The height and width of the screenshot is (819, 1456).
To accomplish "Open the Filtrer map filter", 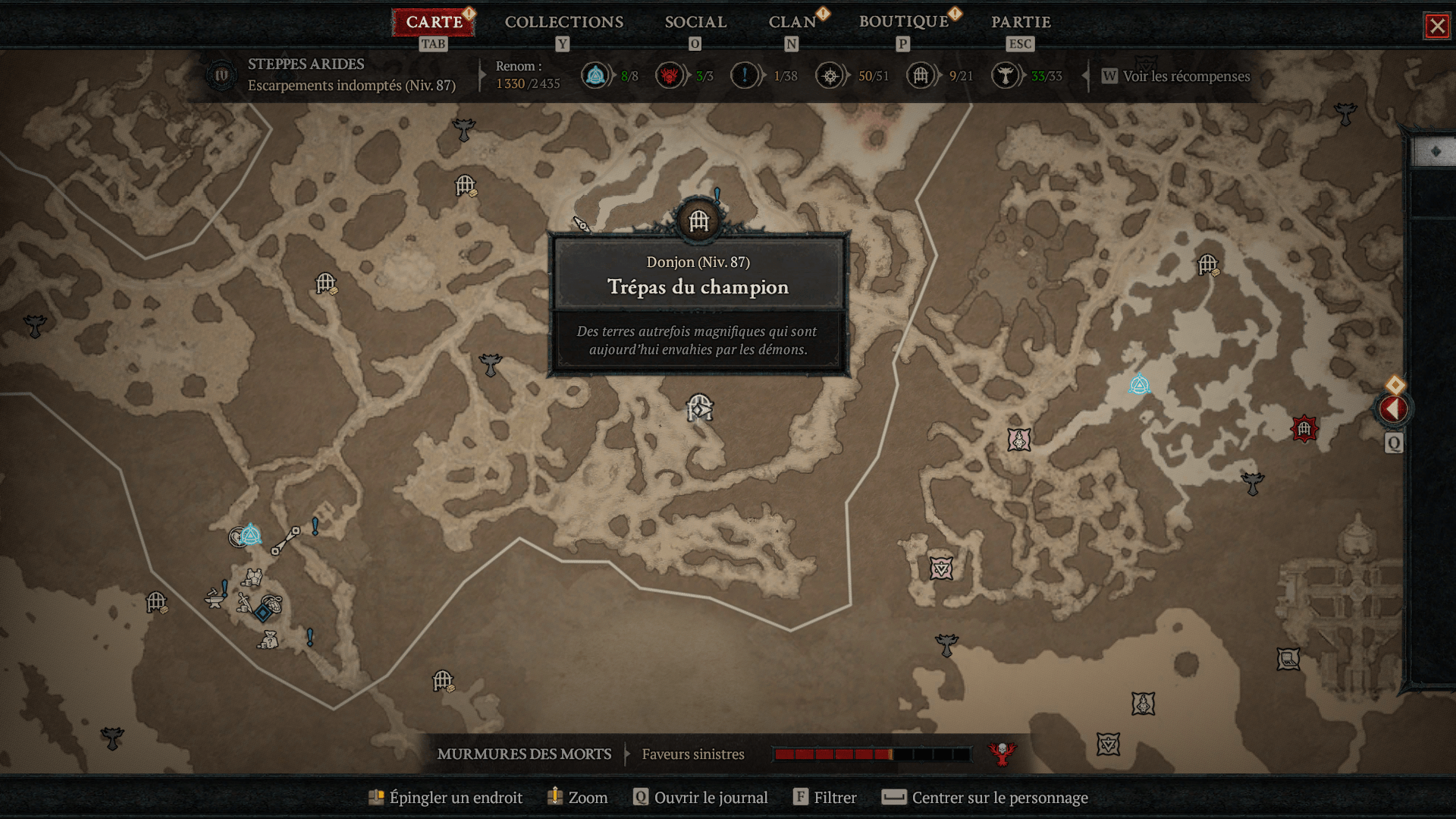I will coord(834,797).
